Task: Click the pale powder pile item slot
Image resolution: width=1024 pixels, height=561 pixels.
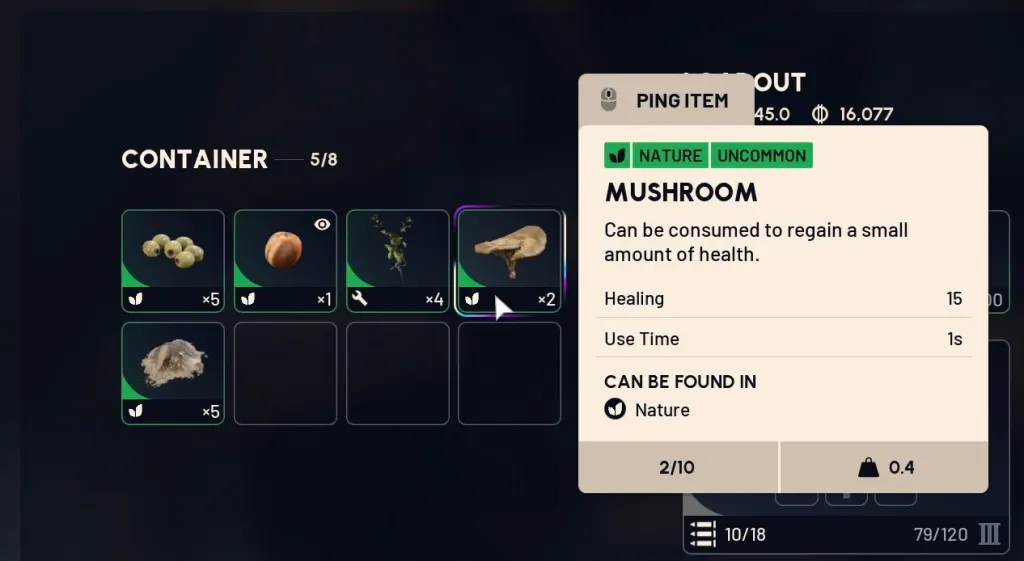Action: click(x=173, y=373)
